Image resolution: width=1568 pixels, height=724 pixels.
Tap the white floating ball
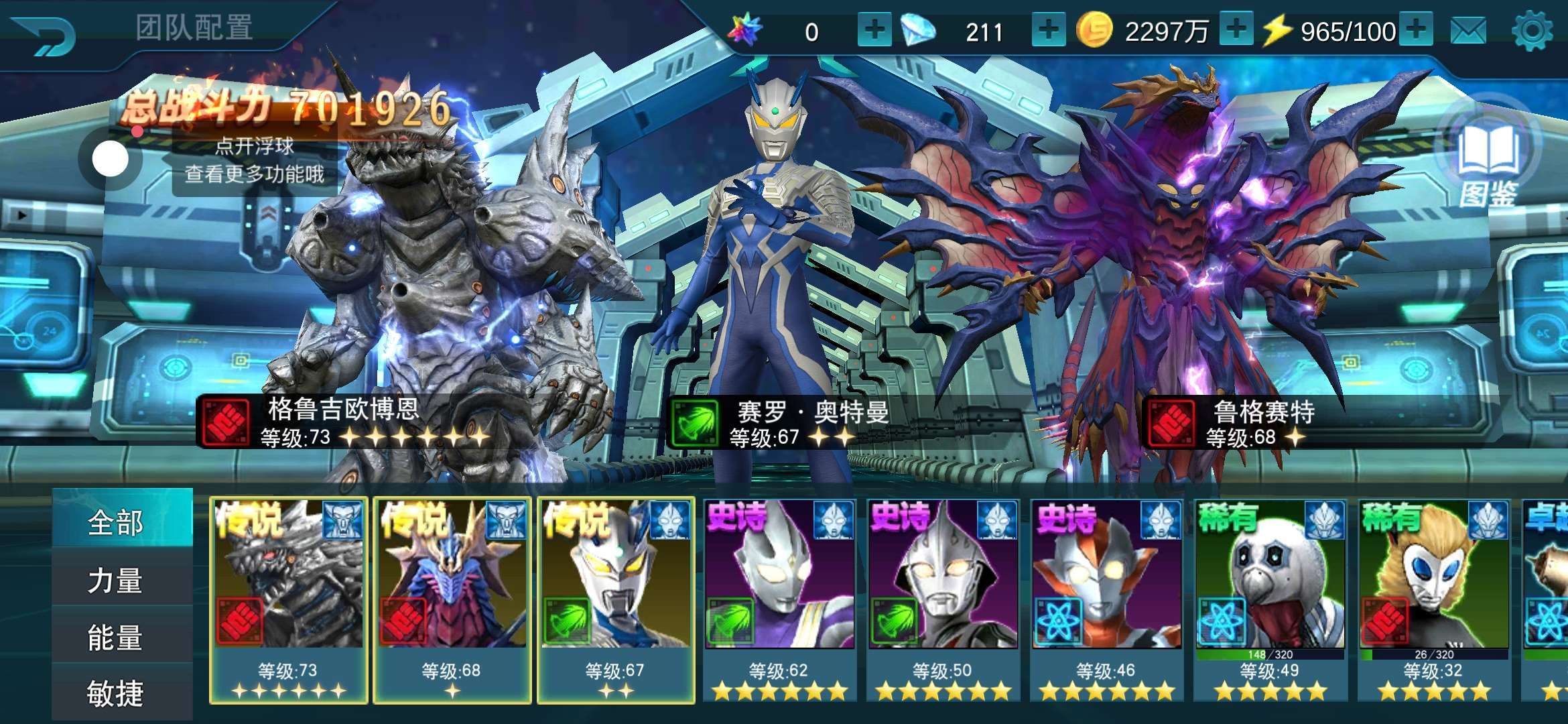pyautogui.click(x=110, y=160)
